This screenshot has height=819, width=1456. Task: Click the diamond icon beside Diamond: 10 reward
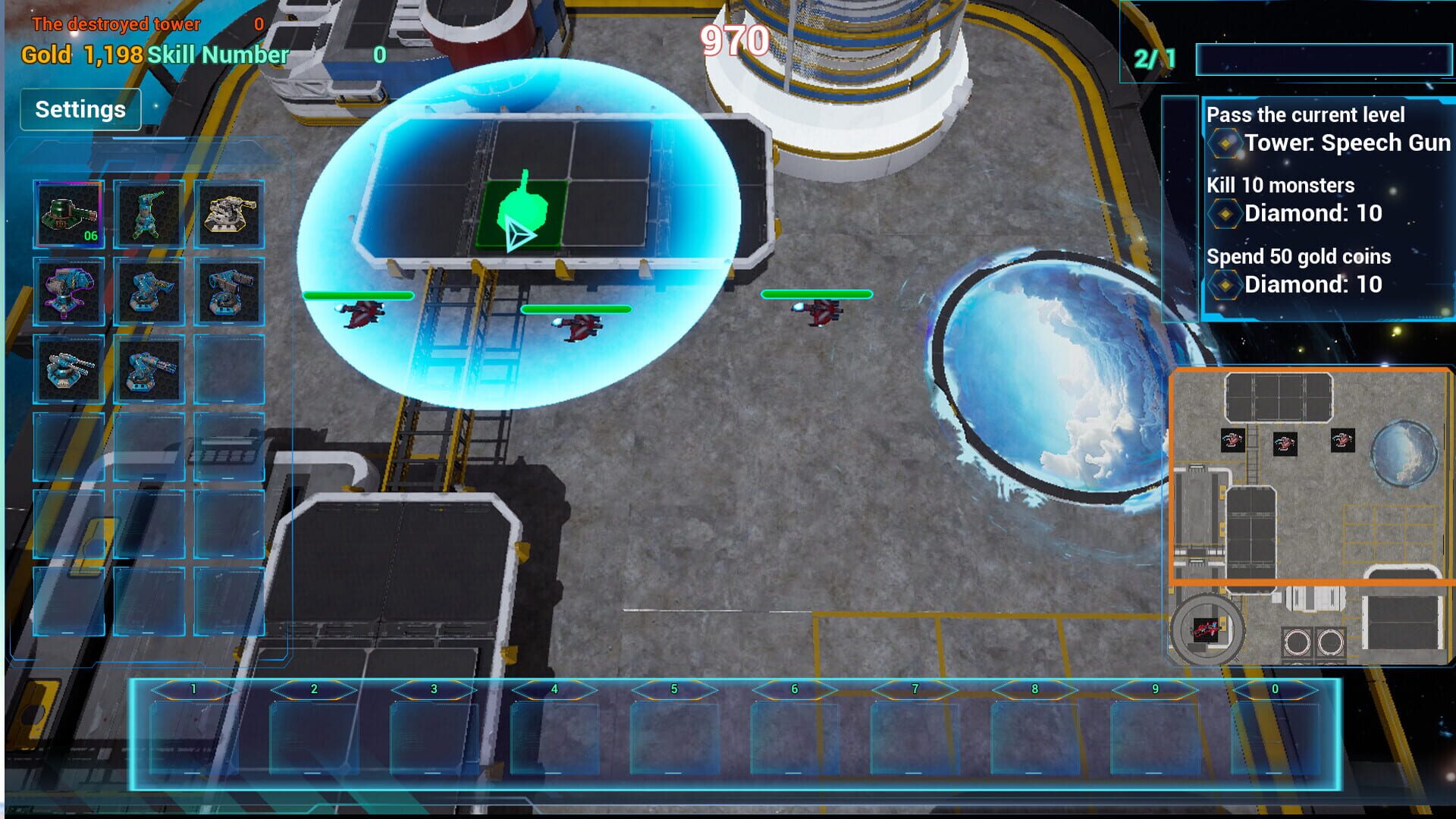coord(1224,213)
